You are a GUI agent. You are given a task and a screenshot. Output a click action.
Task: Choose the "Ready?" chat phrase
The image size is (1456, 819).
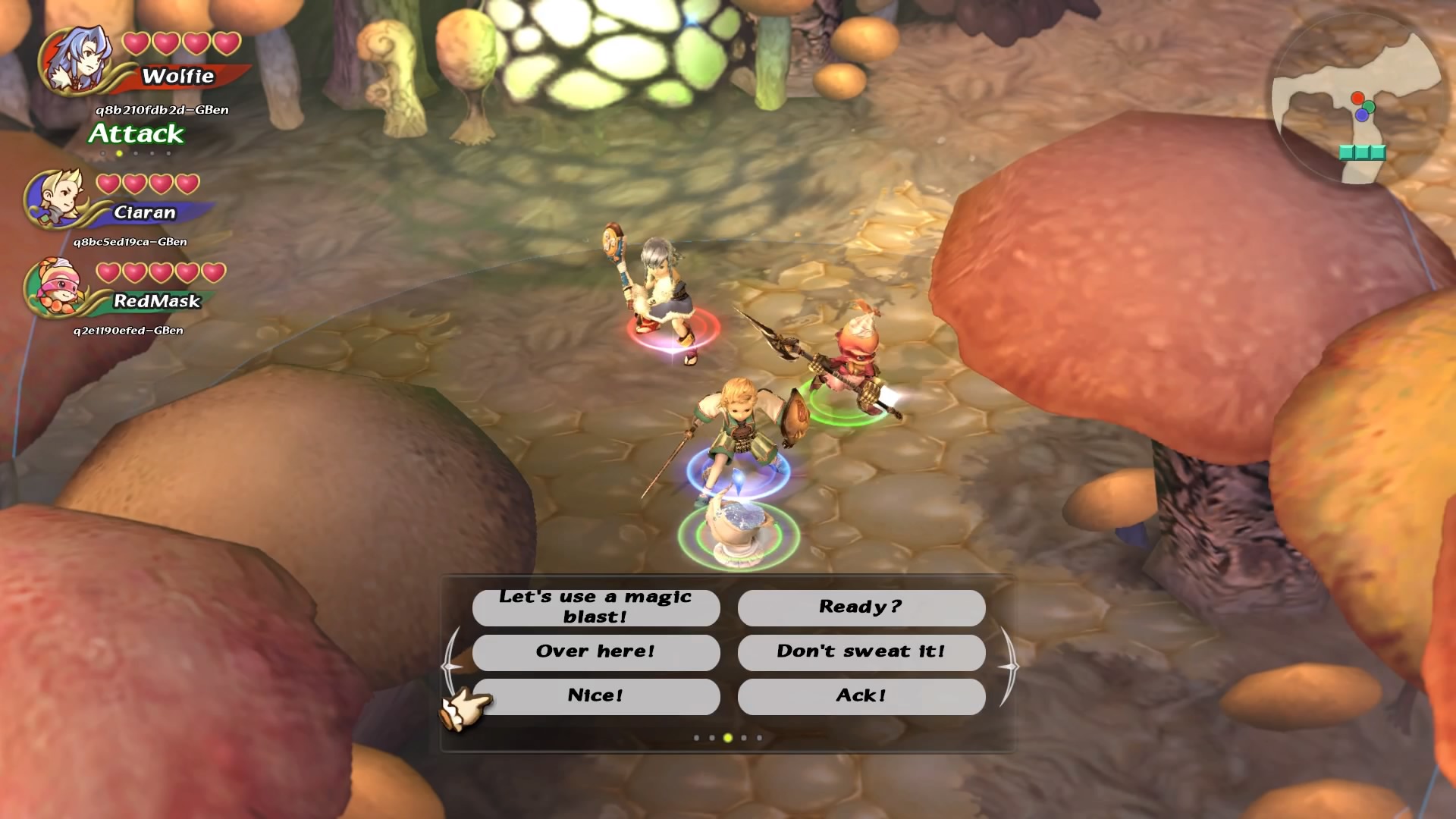pyautogui.click(x=861, y=607)
